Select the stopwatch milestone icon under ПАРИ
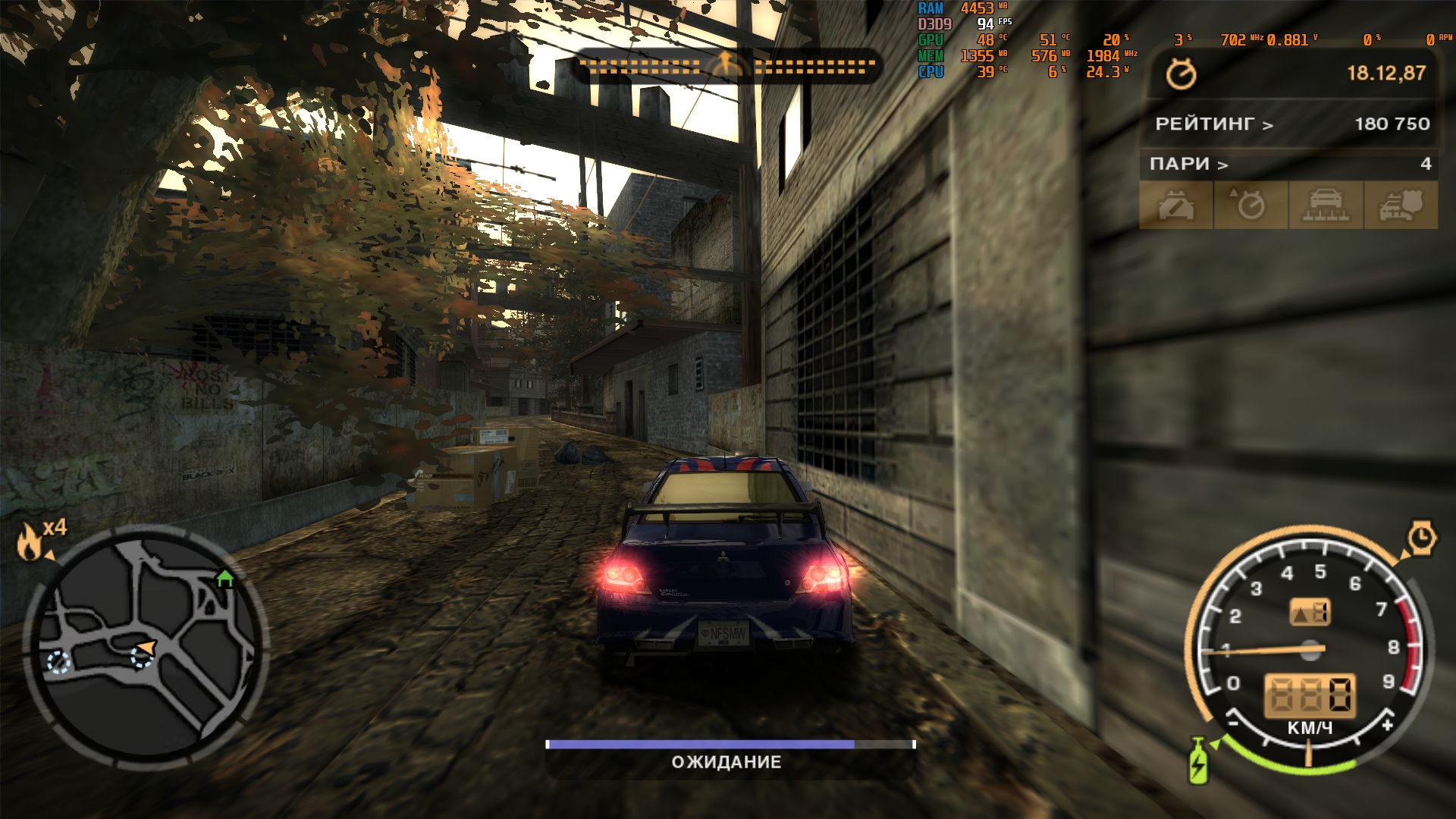The width and height of the screenshot is (1456, 819). tap(1250, 205)
